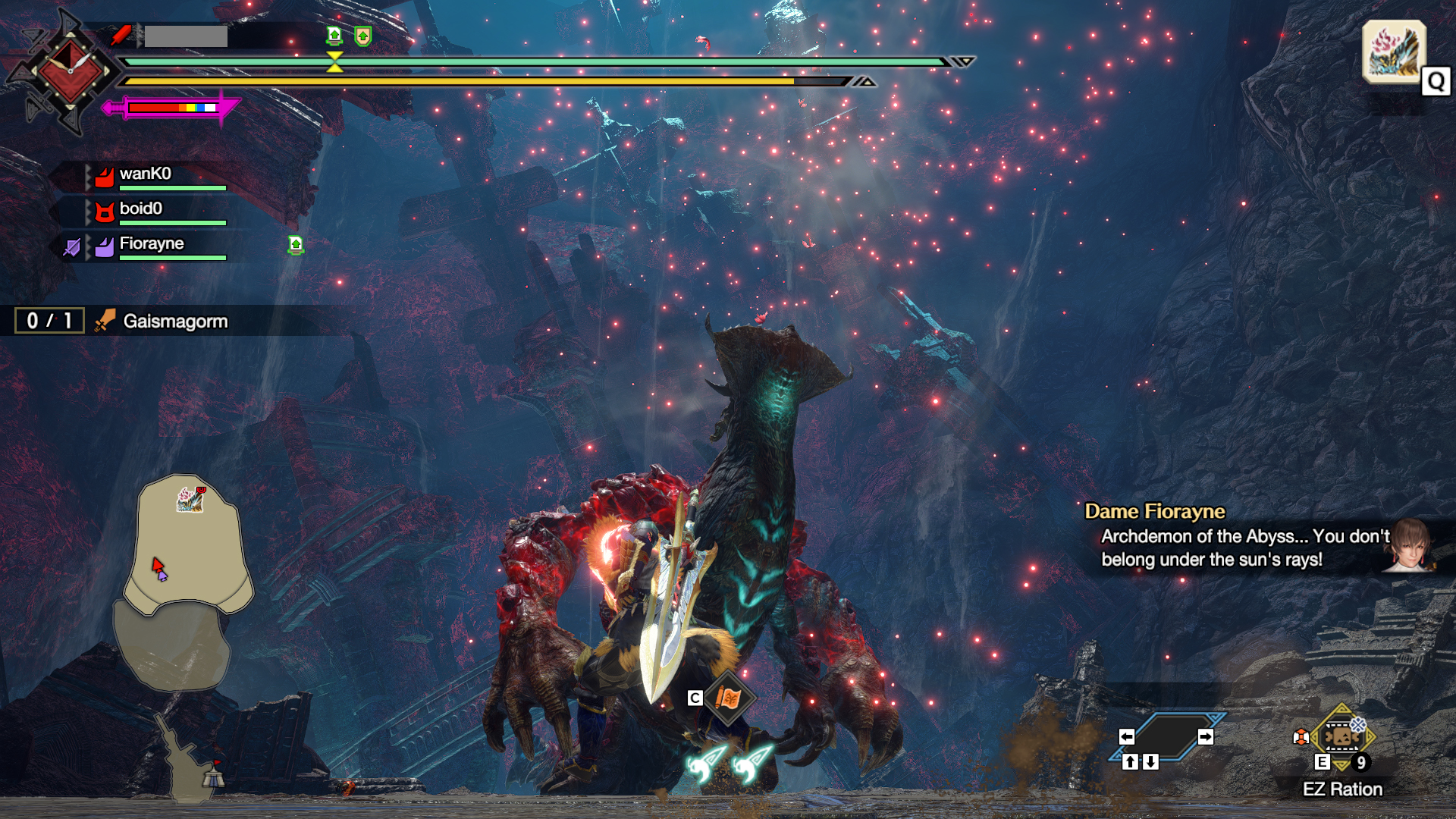Click the camp tent icon on map

coord(213,776)
